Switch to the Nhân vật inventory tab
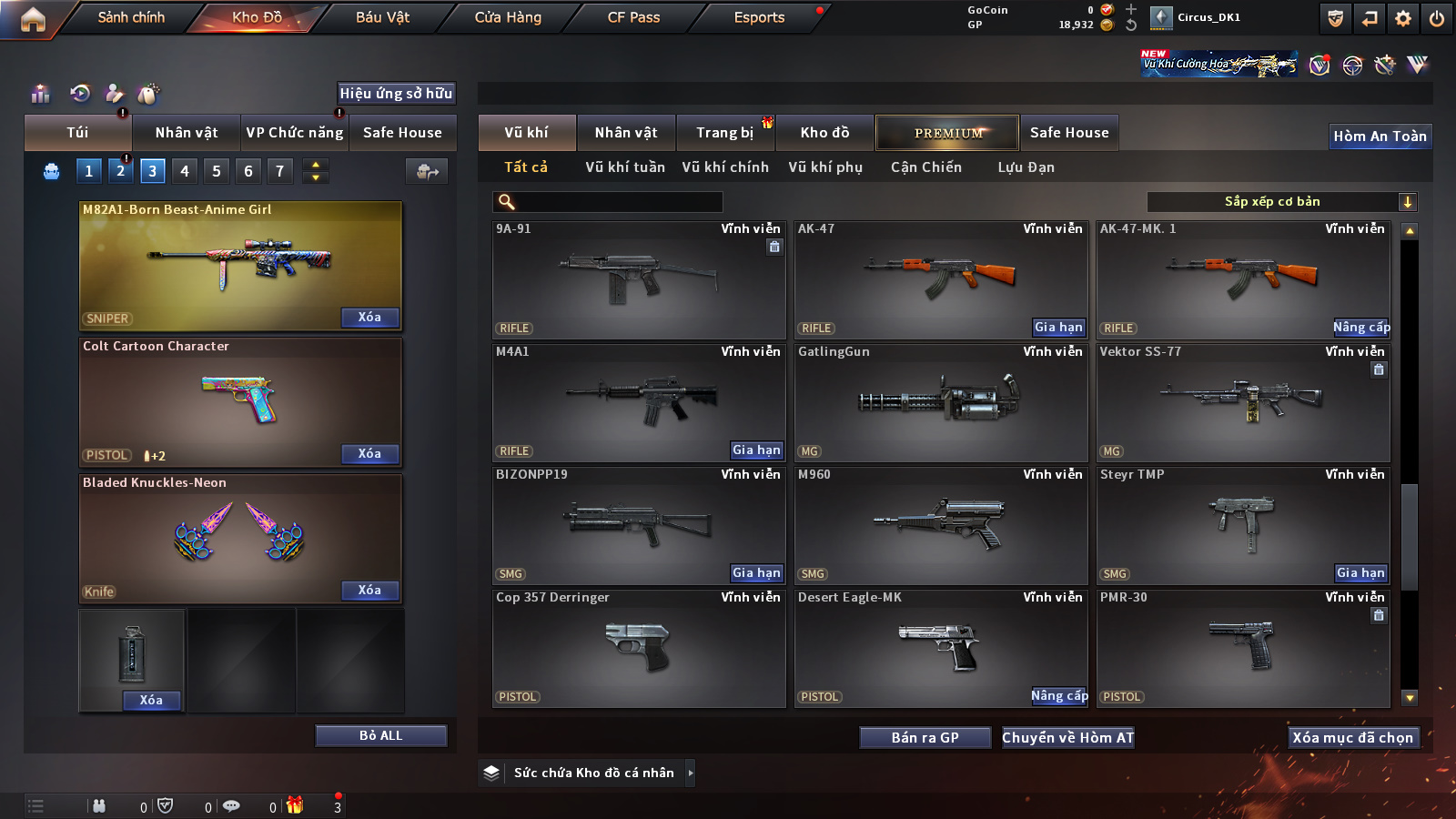 click(626, 133)
